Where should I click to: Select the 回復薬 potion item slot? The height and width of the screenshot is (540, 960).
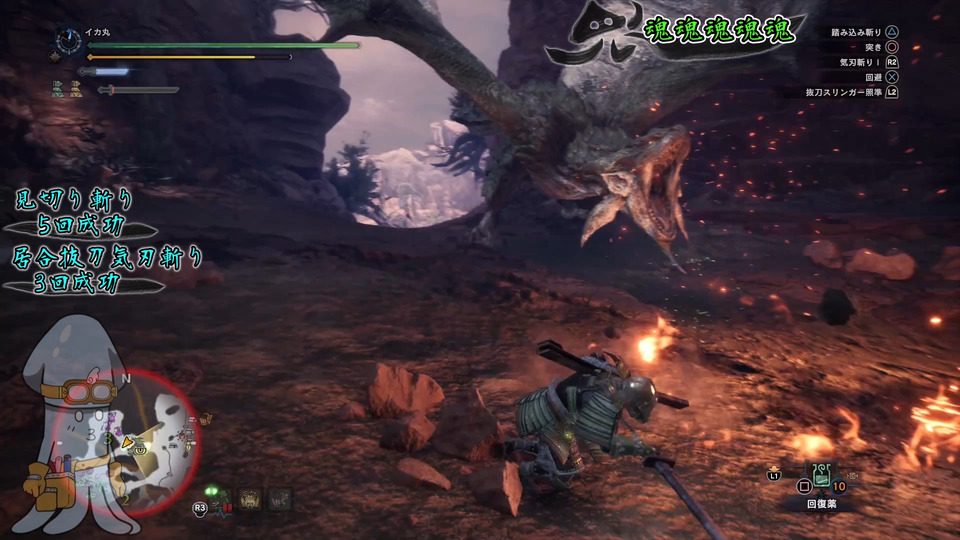click(822, 479)
